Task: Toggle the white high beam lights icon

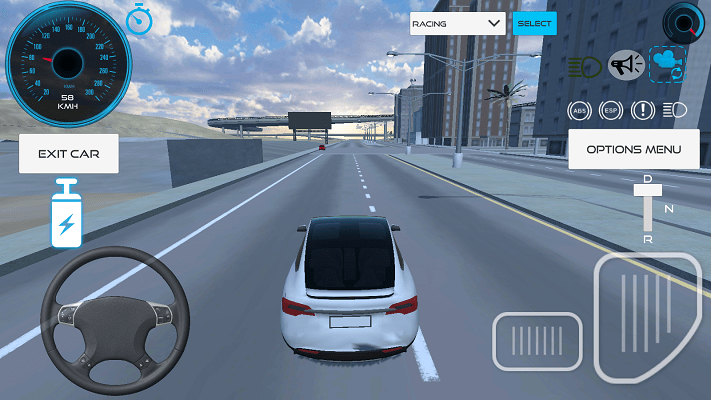Action: pyautogui.click(x=674, y=110)
